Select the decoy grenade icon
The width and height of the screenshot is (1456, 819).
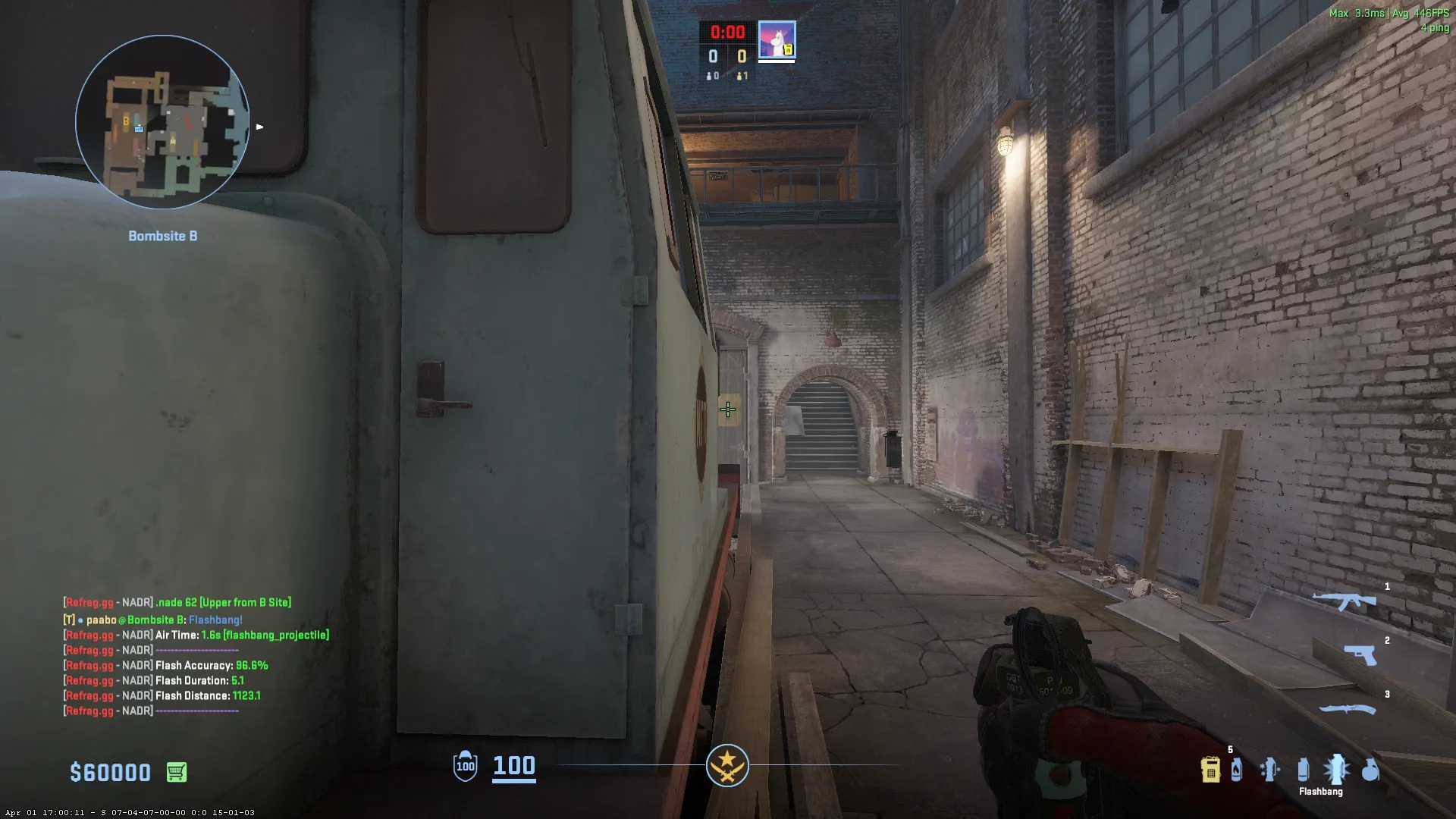[x=1269, y=770]
